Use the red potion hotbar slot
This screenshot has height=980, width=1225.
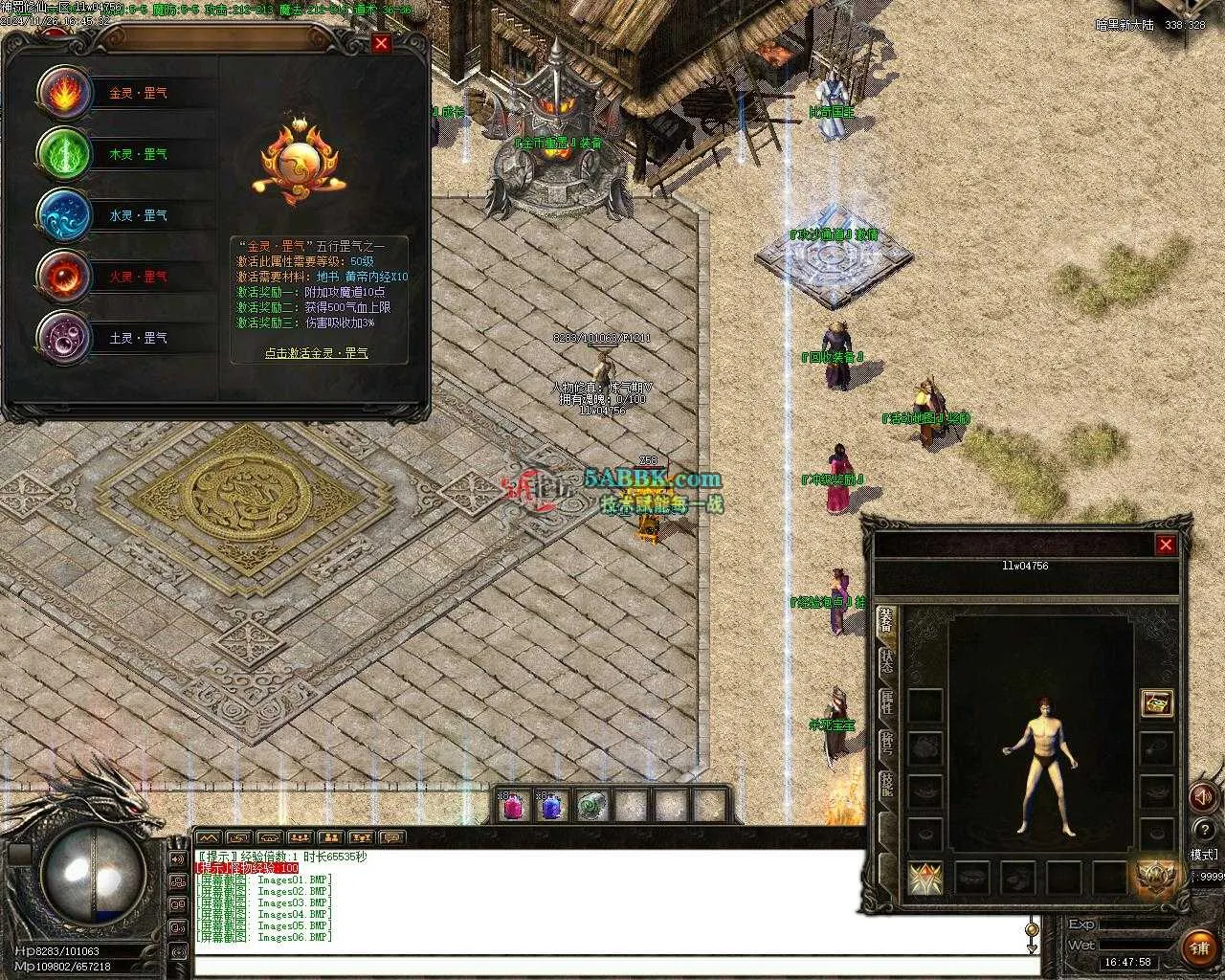click(x=514, y=806)
